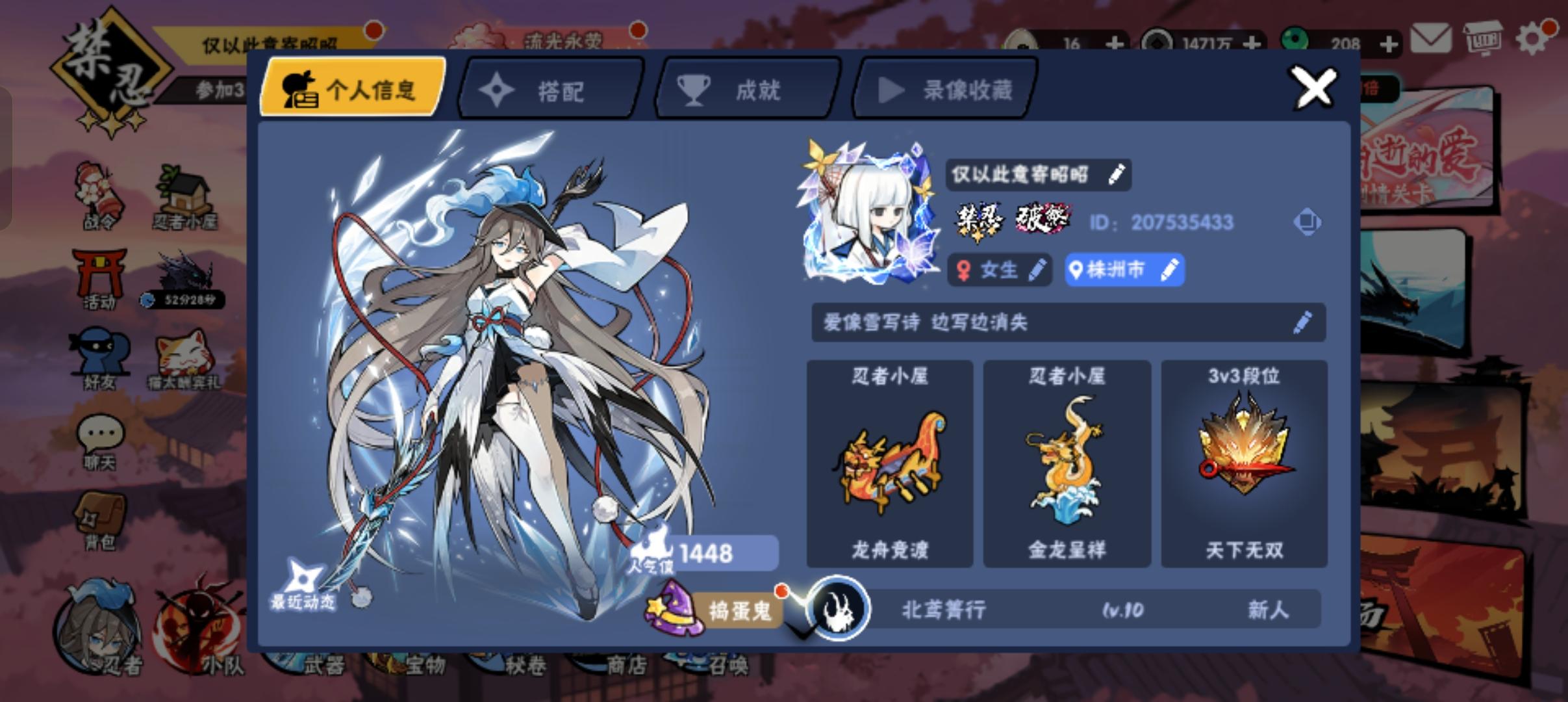Image resolution: width=1568 pixels, height=702 pixels.
Task: Switch to the 搭配 tab
Action: [549, 90]
